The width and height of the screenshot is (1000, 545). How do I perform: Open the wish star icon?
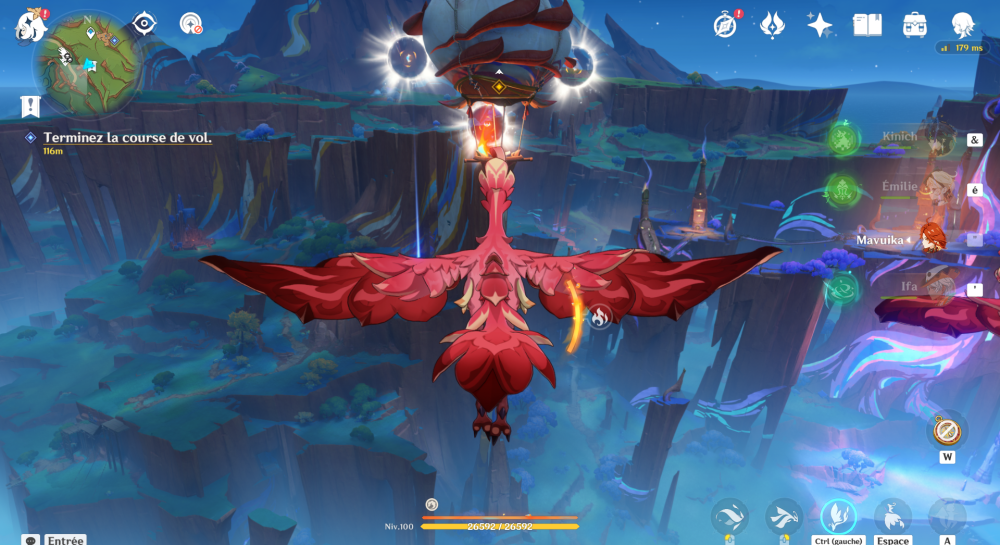click(820, 24)
